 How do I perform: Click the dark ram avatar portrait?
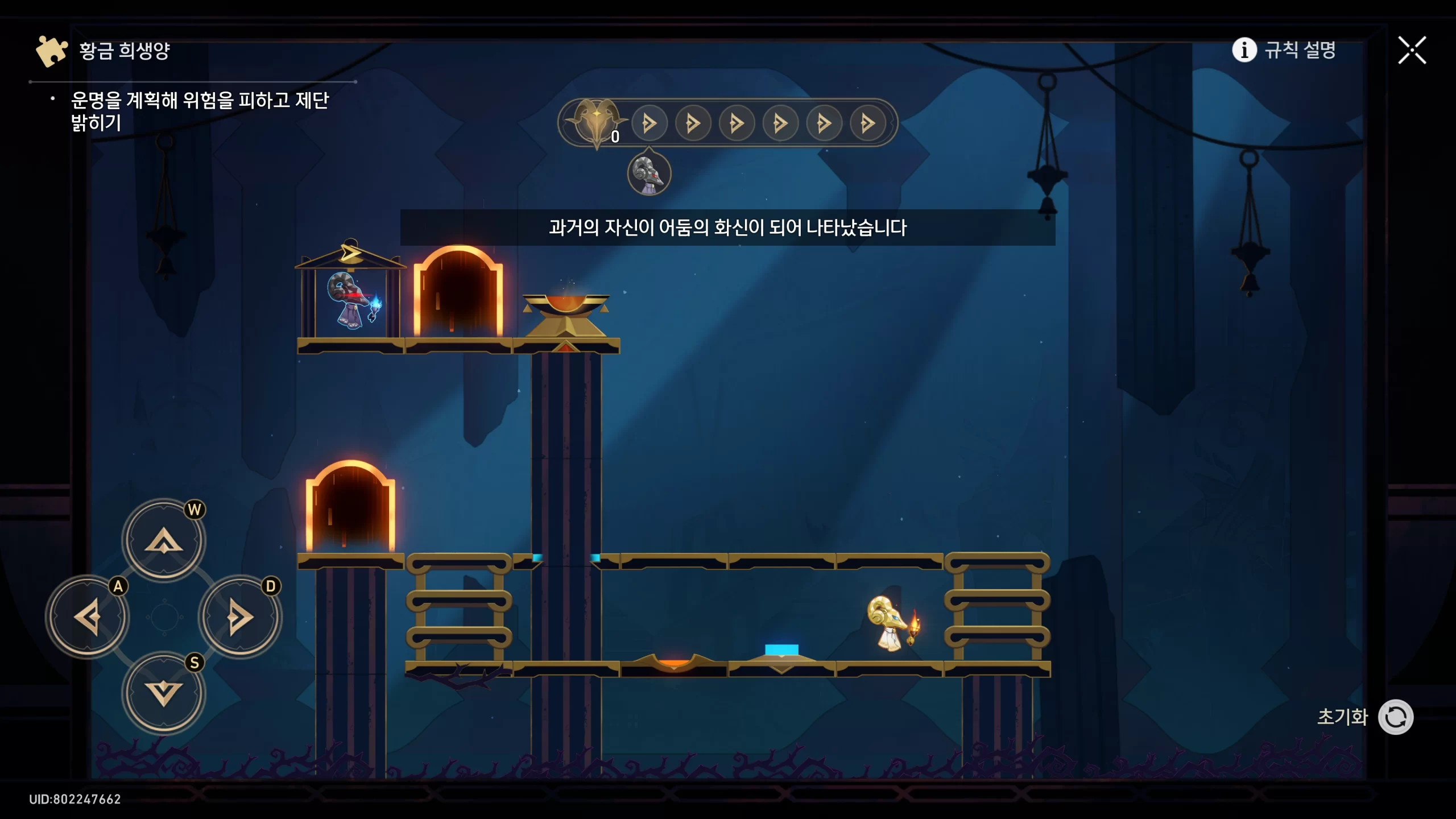click(649, 173)
